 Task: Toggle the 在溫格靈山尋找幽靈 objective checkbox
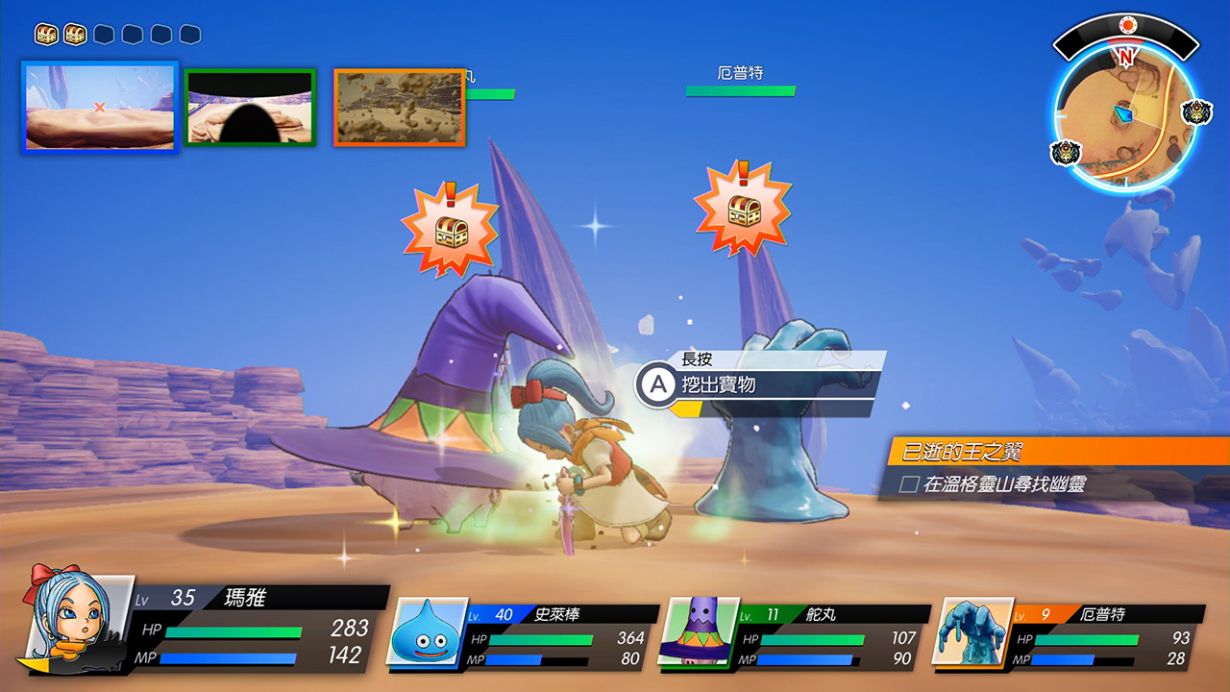click(x=909, y=485)
